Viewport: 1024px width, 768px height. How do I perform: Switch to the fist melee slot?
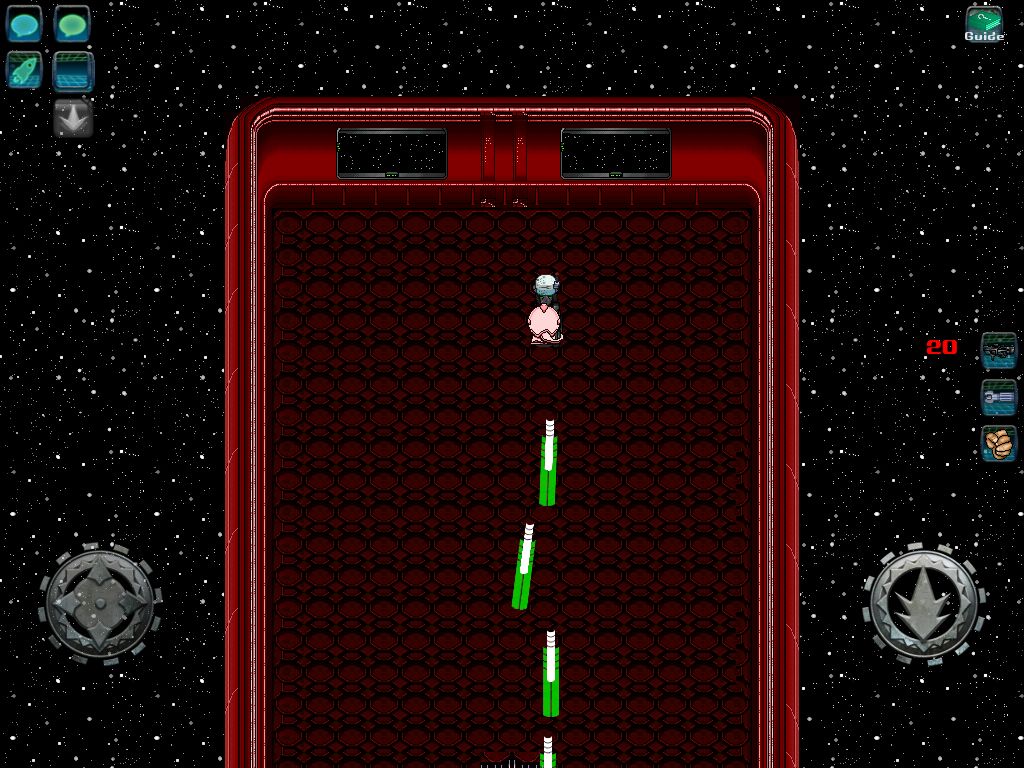[x=998, y=443]
